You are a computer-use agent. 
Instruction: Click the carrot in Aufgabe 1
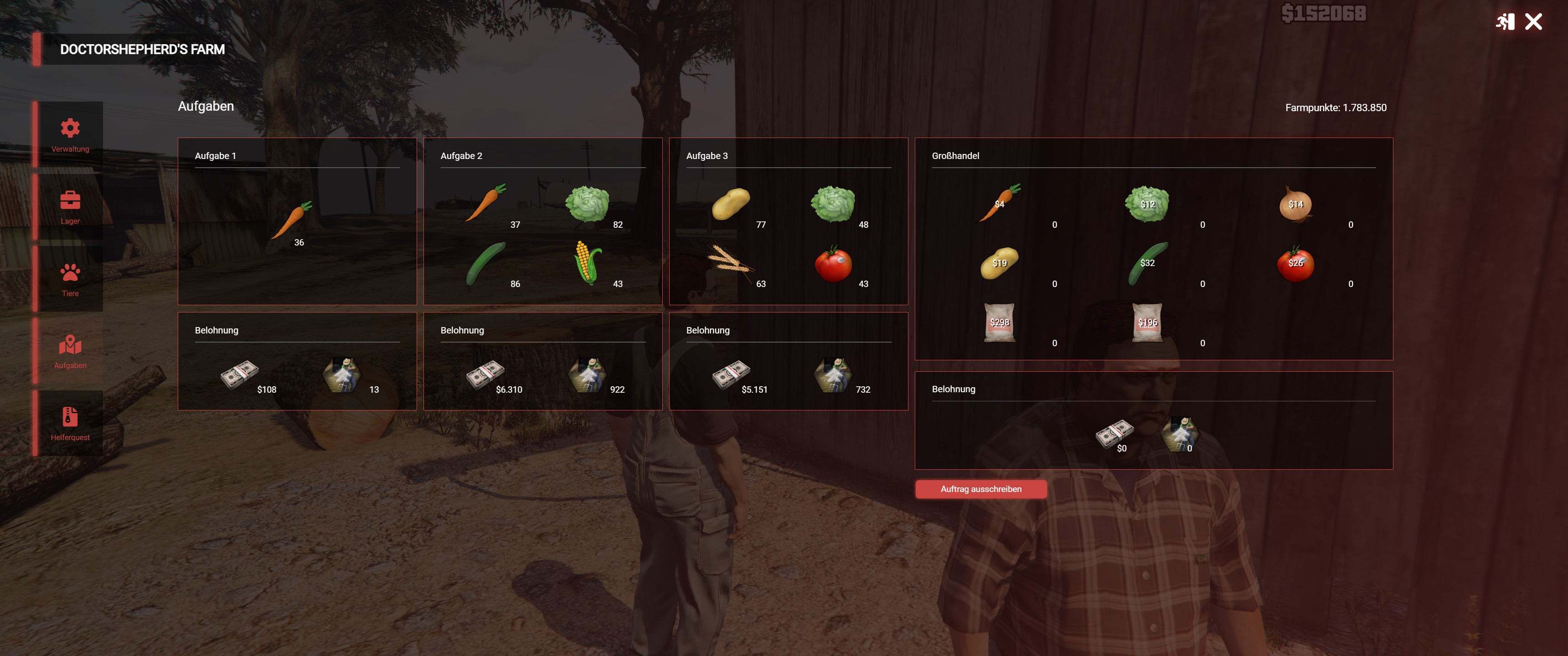pyautogui.click(x=291, y=220)
